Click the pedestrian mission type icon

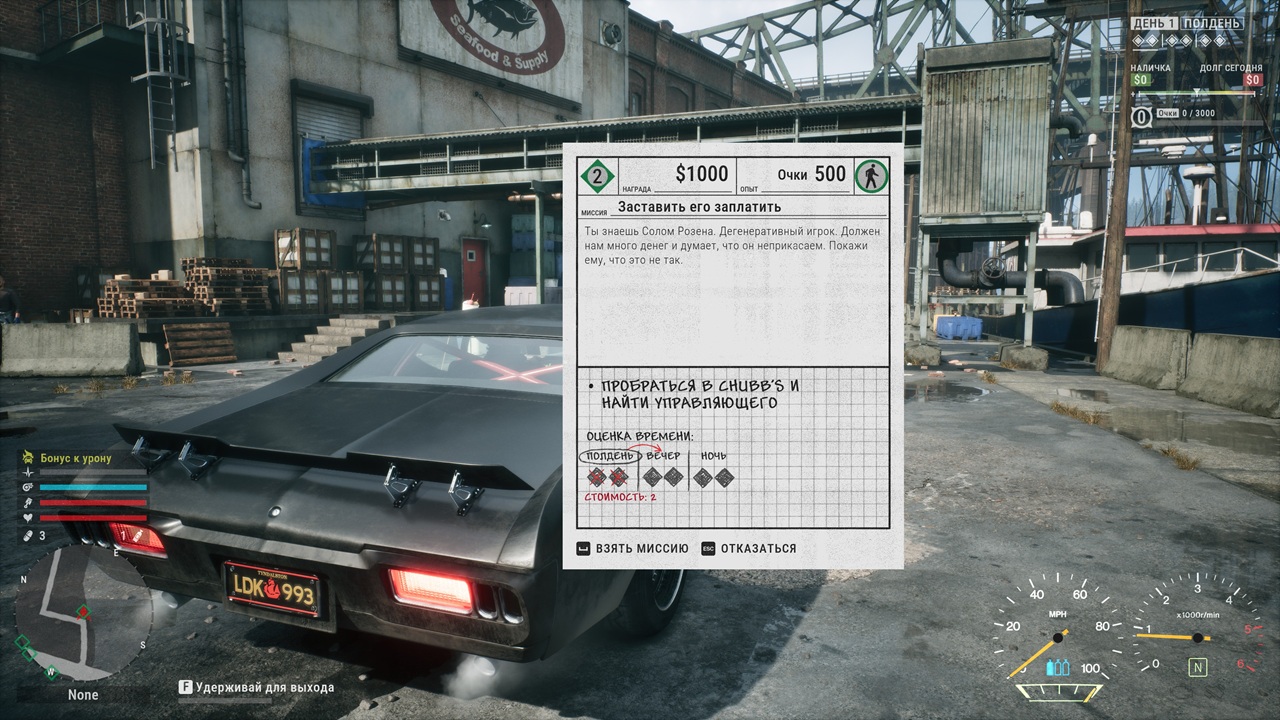pyautogui.click(x=870, y=177)
